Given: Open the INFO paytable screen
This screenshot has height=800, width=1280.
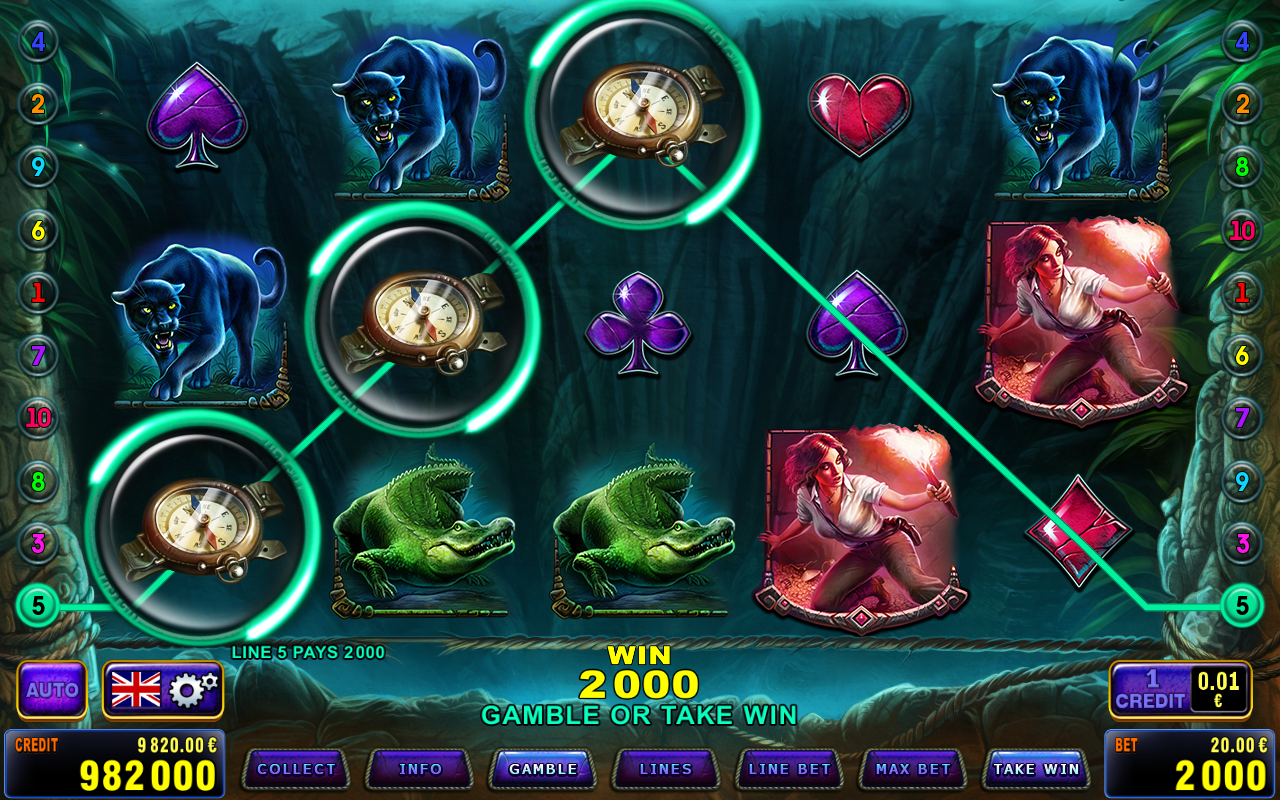Looking at the screenshot, I should (x=419, y=769).
